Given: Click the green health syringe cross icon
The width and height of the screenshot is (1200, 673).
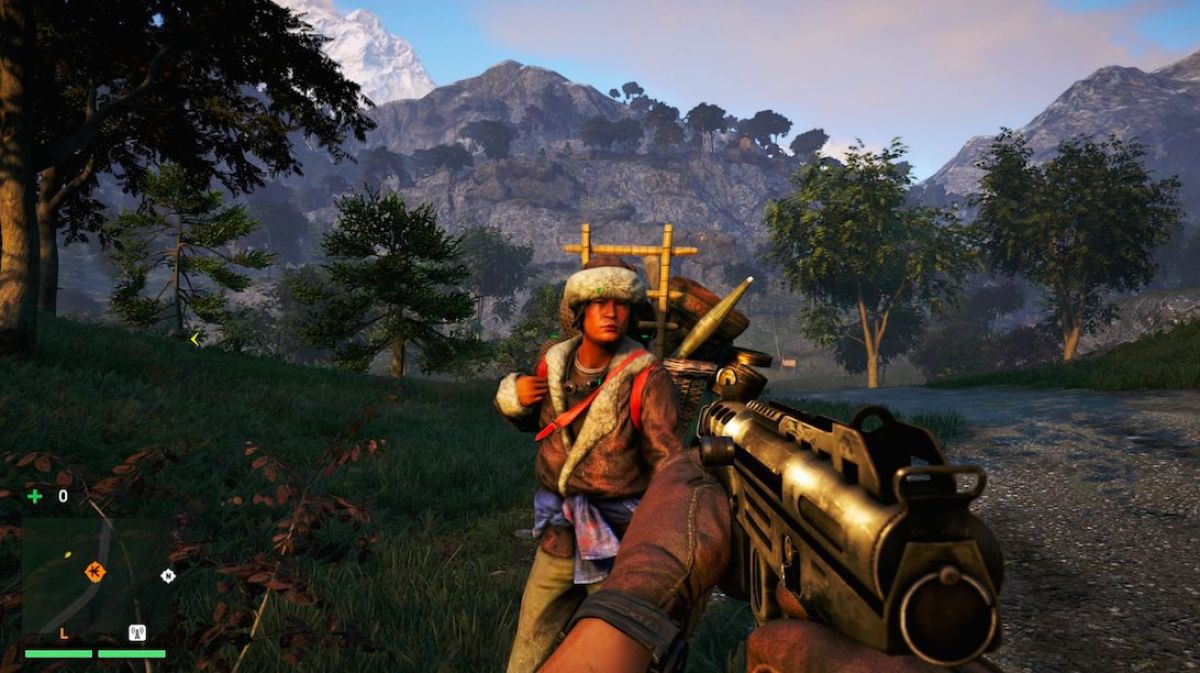Looking at the screenshot, I should 35,495.
